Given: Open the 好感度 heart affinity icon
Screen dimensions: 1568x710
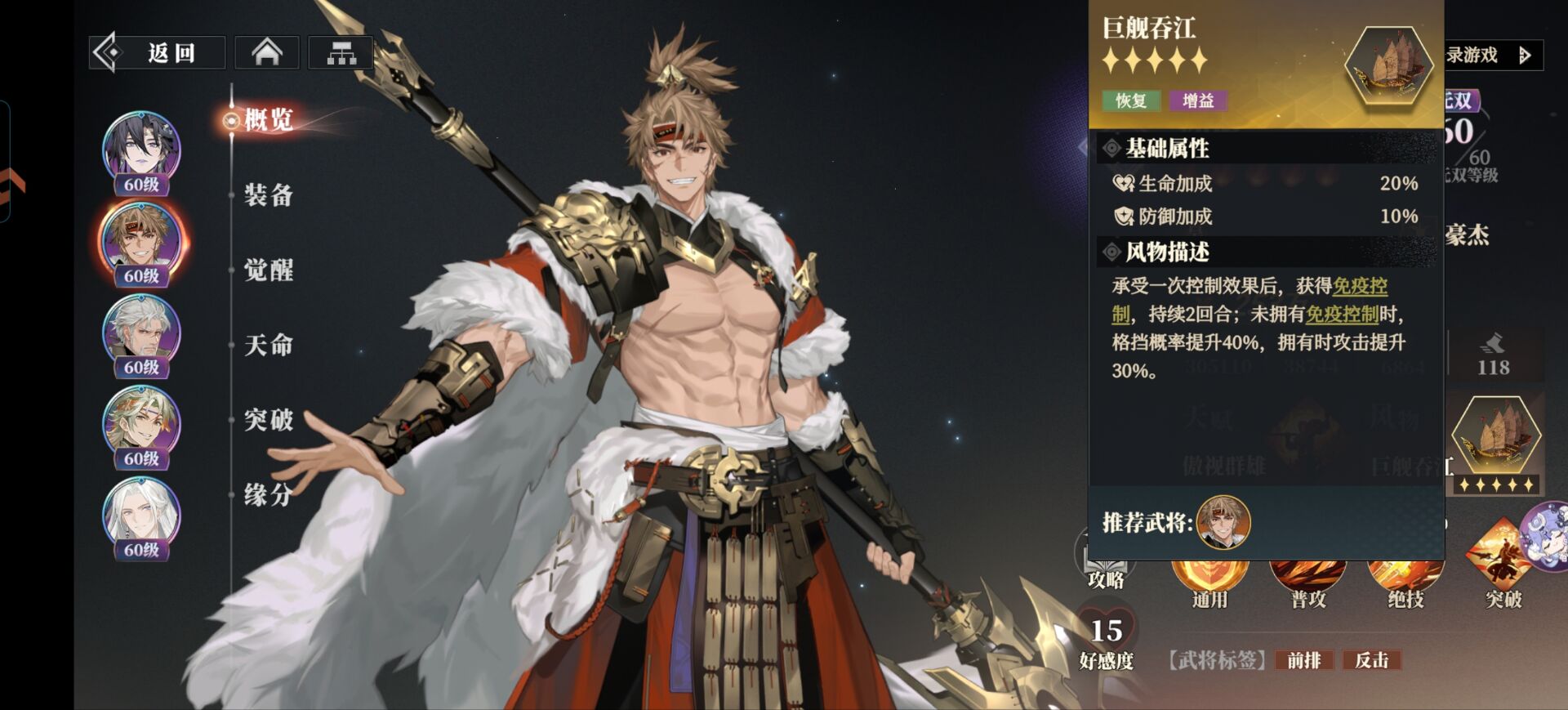Looking at the screenshot, I should point(1107,637).
